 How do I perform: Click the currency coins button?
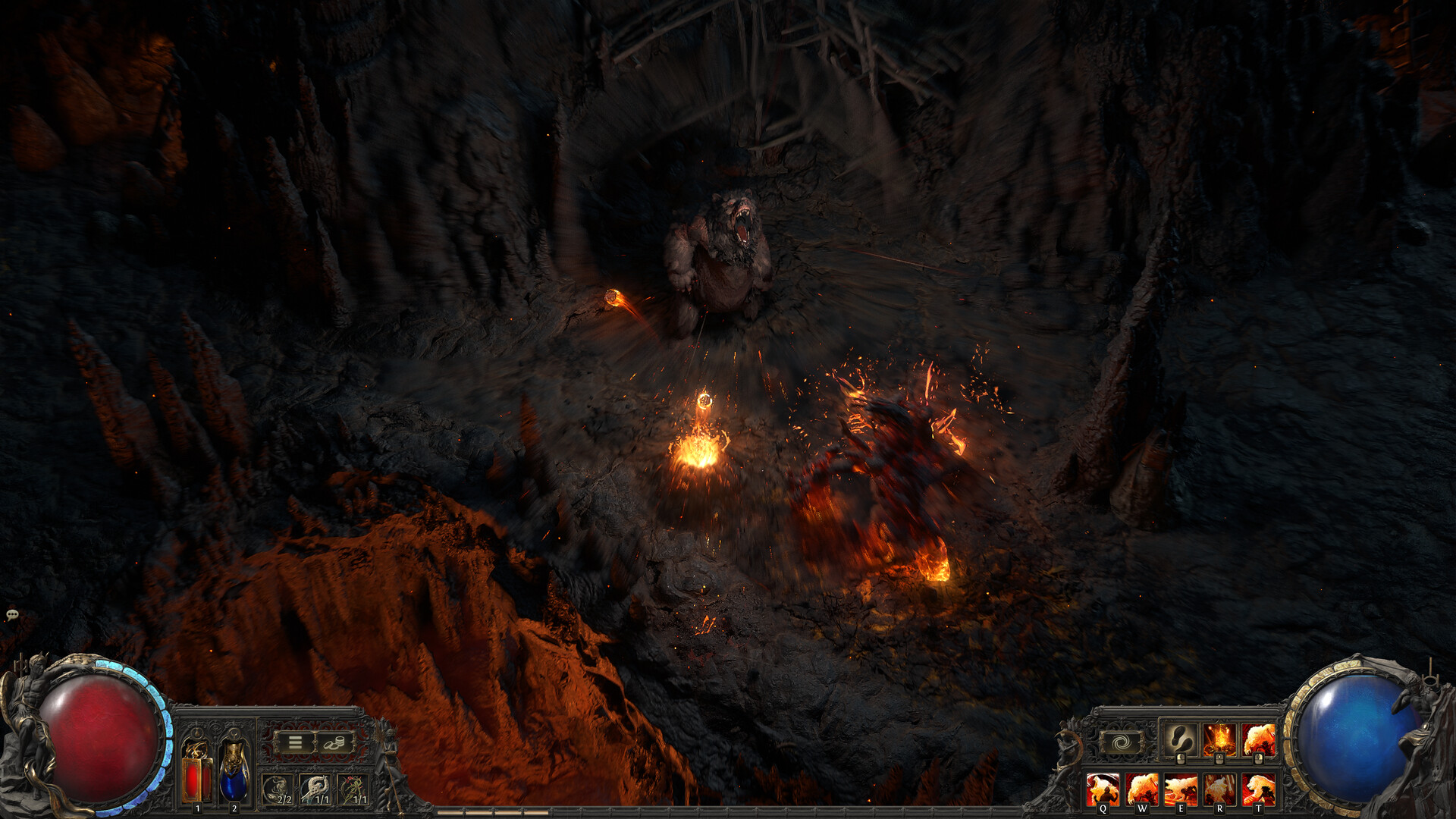tap(334, 743)
